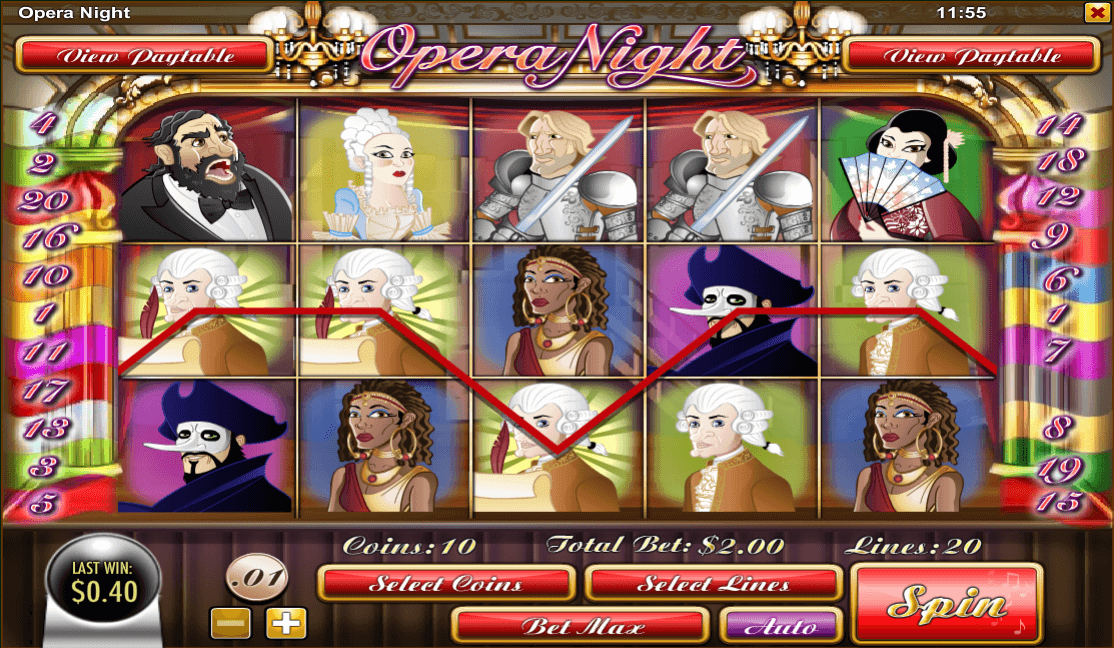This screenshot has height=648, width=1114.
Task: Select payline number 4 marker
Action: (43, 124)
